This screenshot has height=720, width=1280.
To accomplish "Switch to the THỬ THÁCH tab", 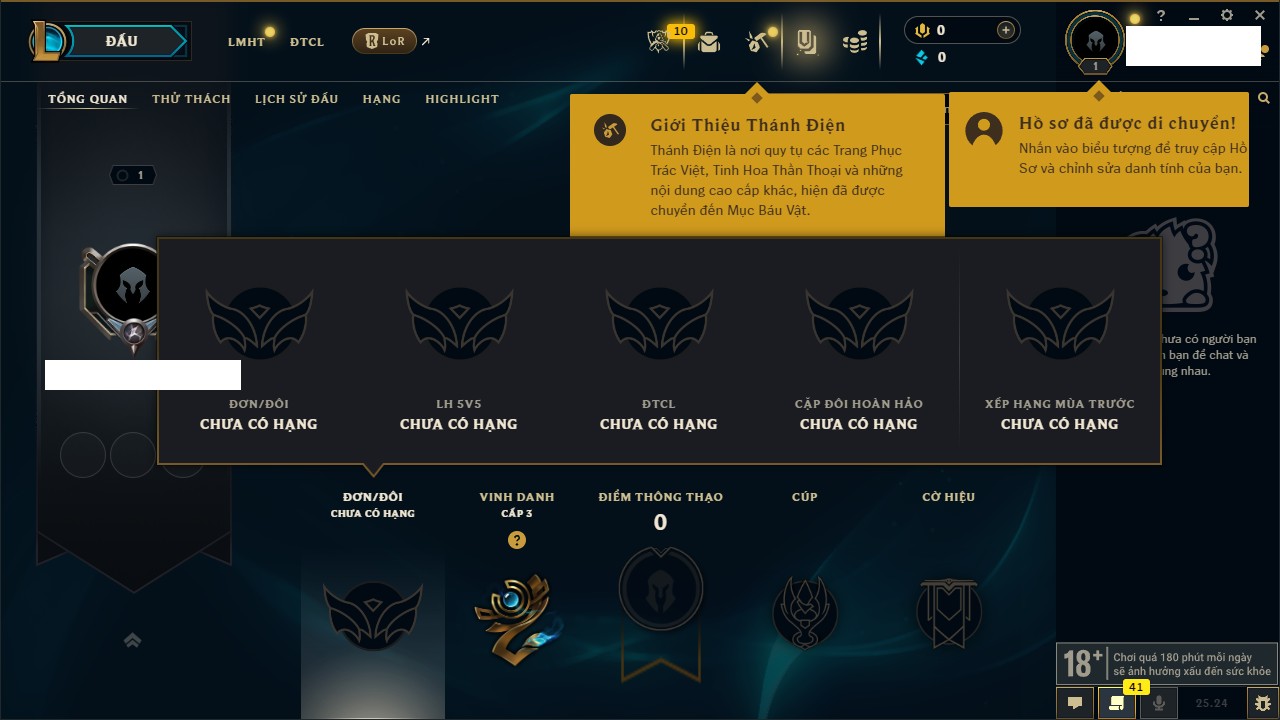I will coord(191,99).
